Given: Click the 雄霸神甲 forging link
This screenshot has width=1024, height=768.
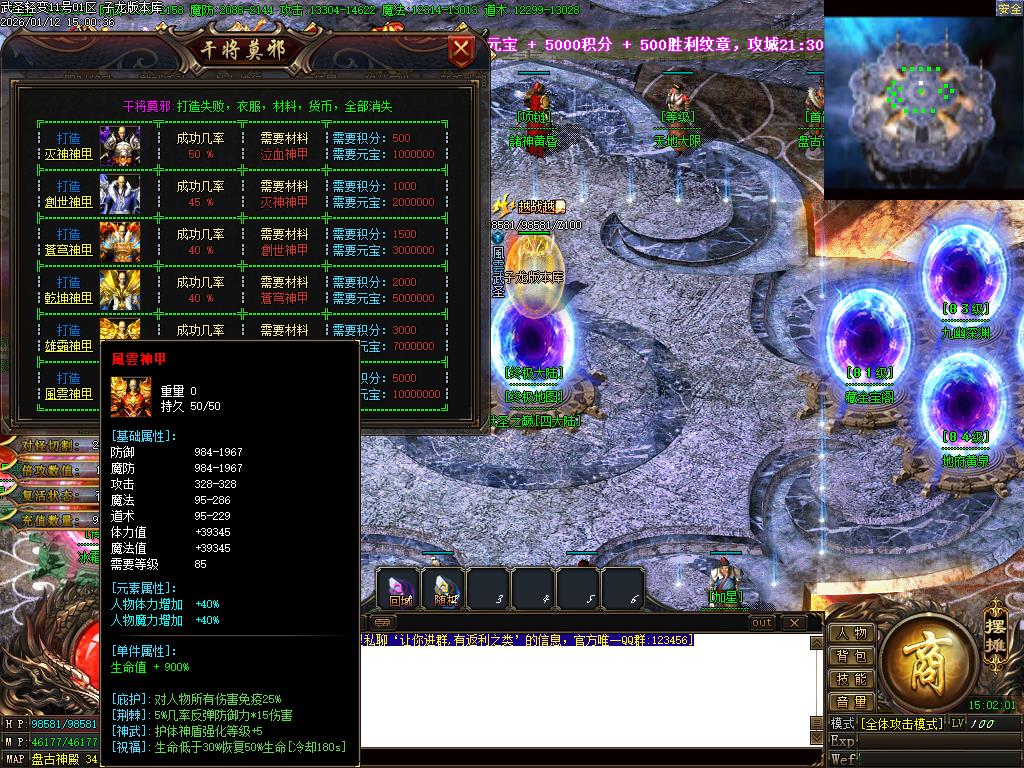Looking at the screenshot, I should (68, 346).
